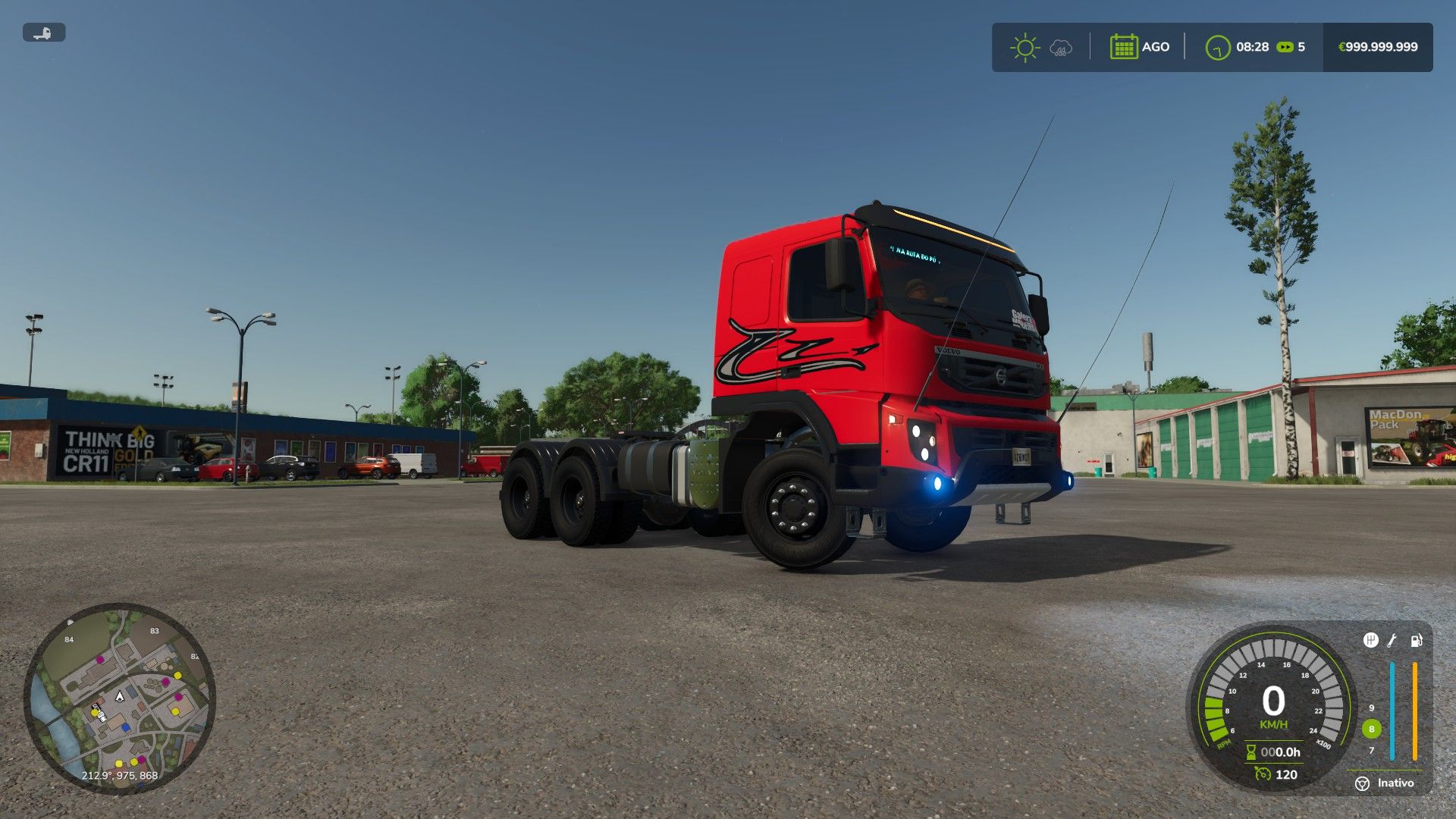This screenshot has height=819, width=1456.
Task: Select the wrench damage icon
Action: pos(1392,641)
